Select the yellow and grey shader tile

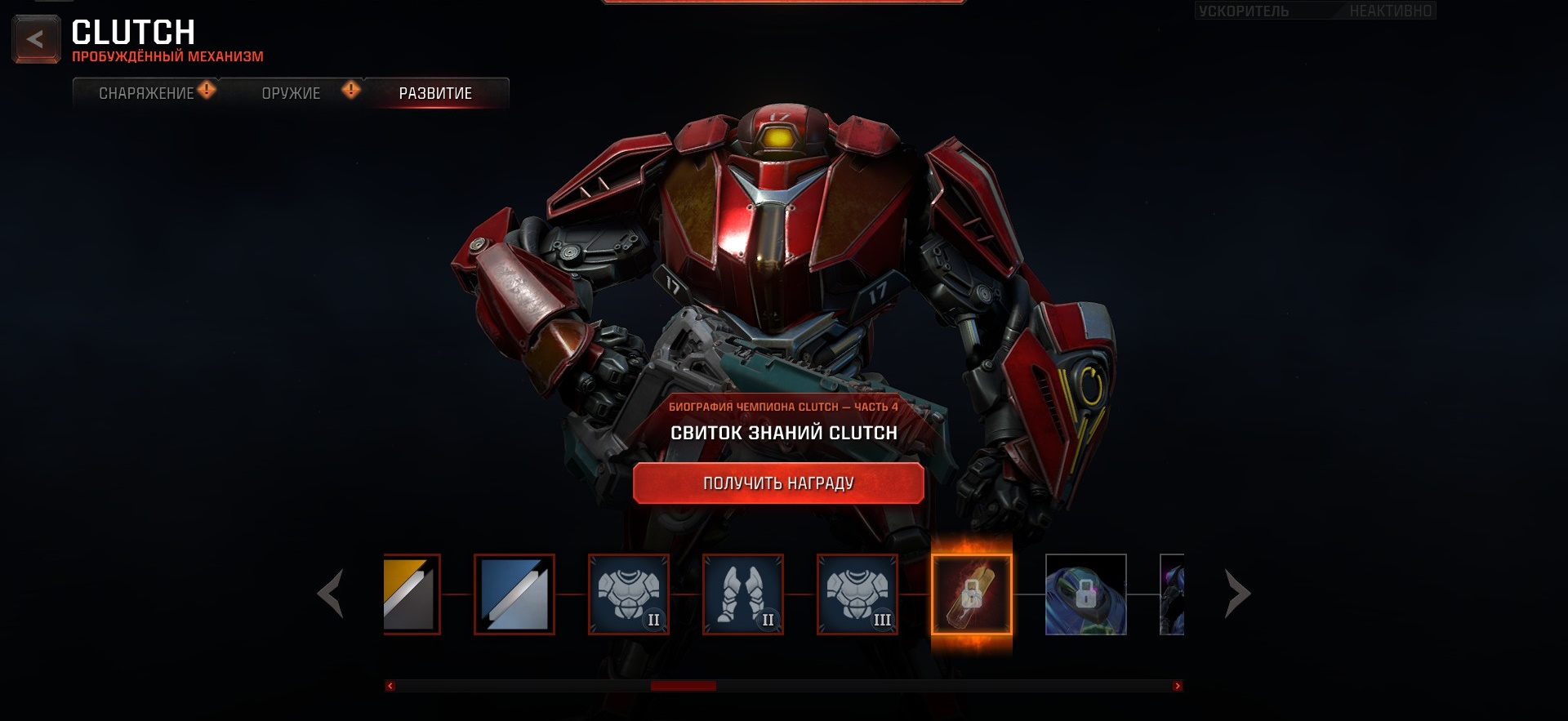[x=412, y=594]
